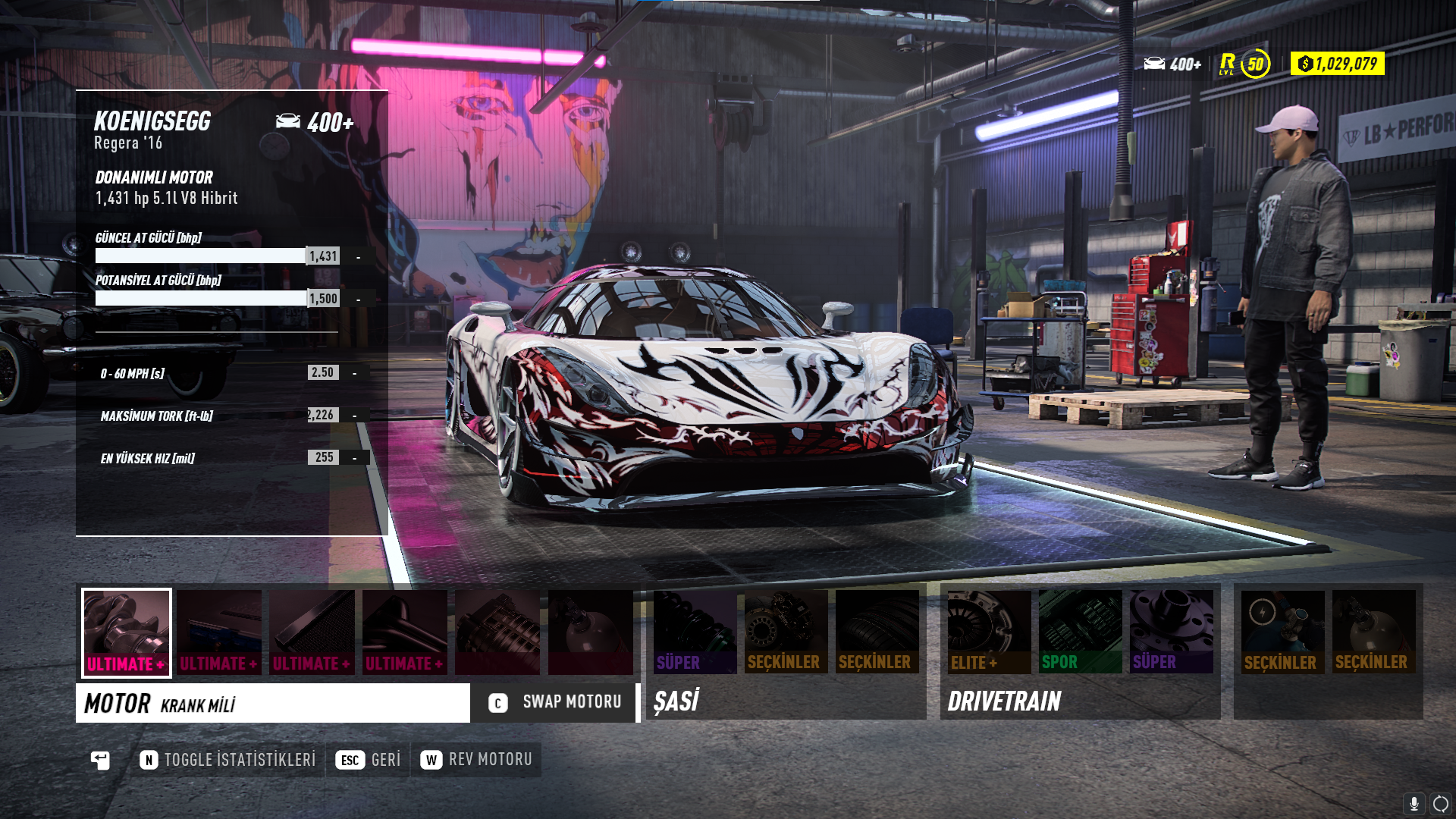This screenshot has width=1456, height=819.
Task: Select the Ultimate+ crankshaft part slot
Action: tap(127, 632)
